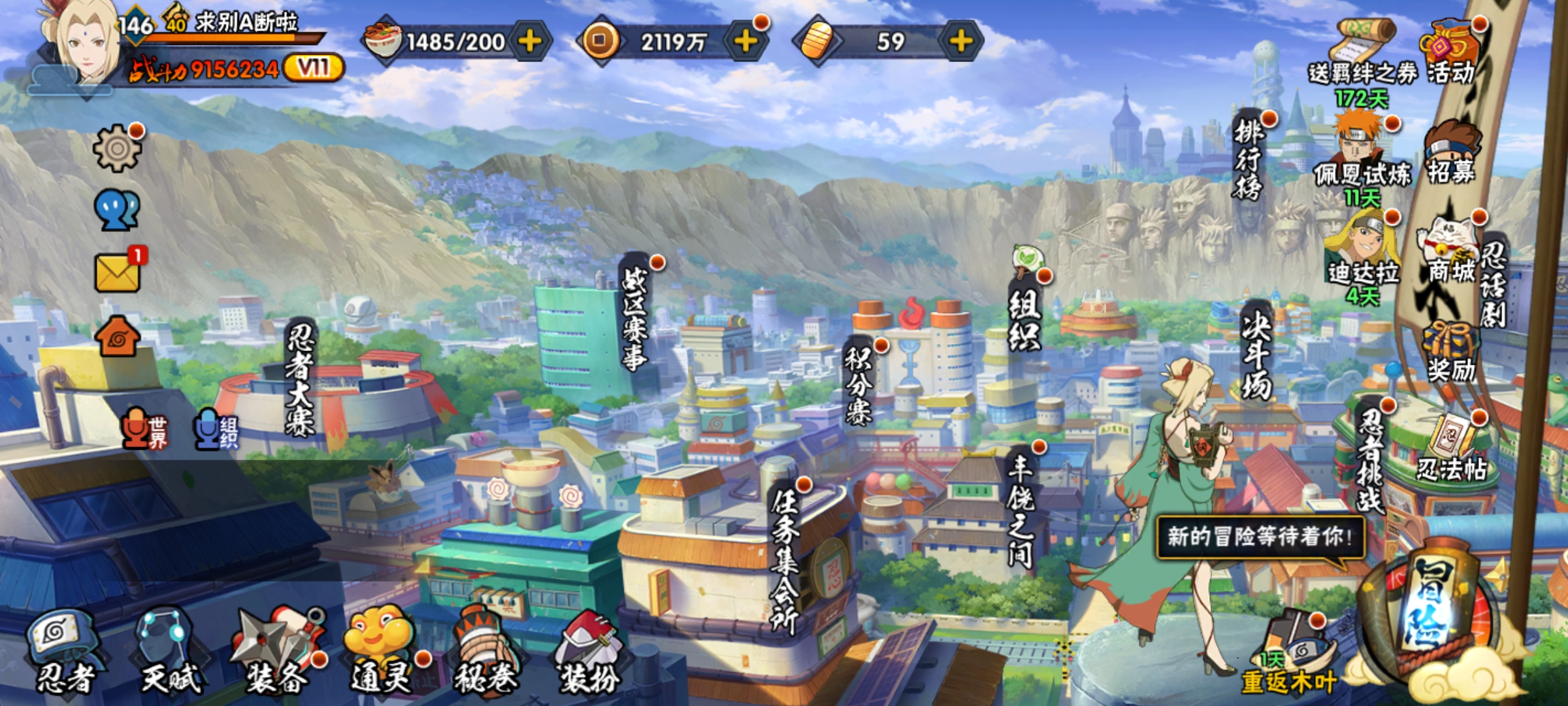This screenshot has height=706, width=1568.
Task: Claim rewards from 奖励 chest
Action: click(1451, 353)
